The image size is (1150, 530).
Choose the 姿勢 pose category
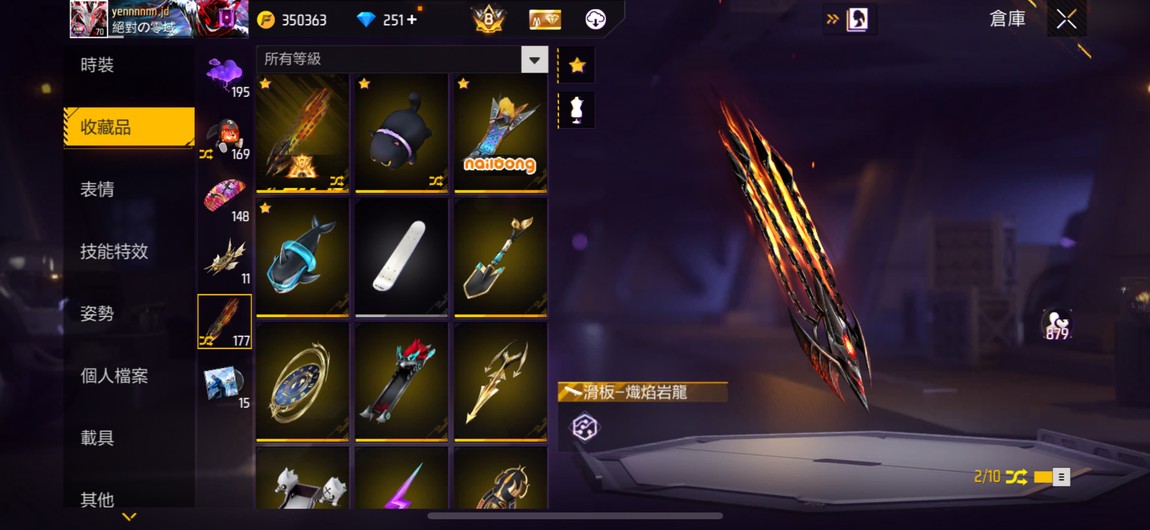[x=98, y=314]
